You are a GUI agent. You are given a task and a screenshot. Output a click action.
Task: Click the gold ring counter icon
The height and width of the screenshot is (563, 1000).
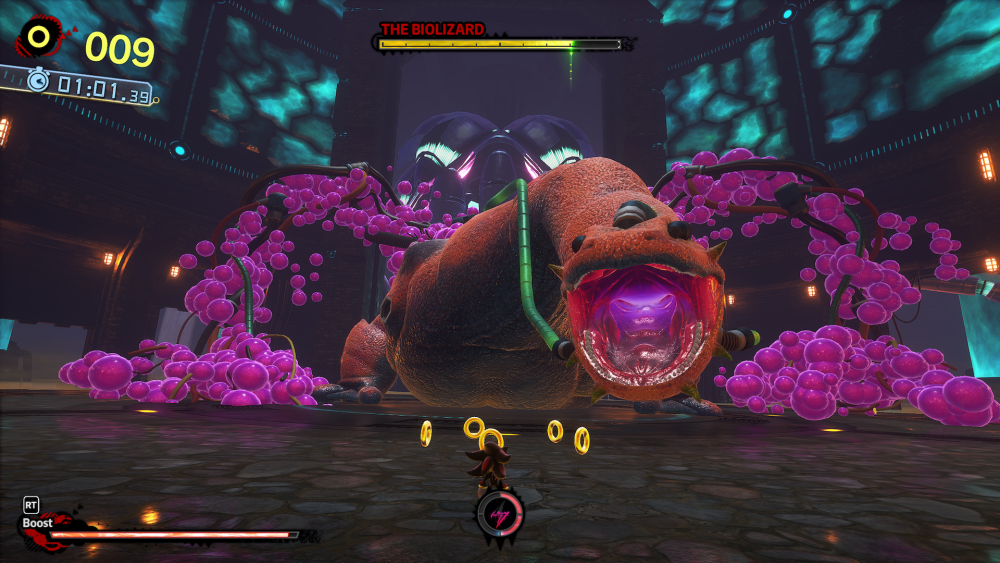pos(40,38)
